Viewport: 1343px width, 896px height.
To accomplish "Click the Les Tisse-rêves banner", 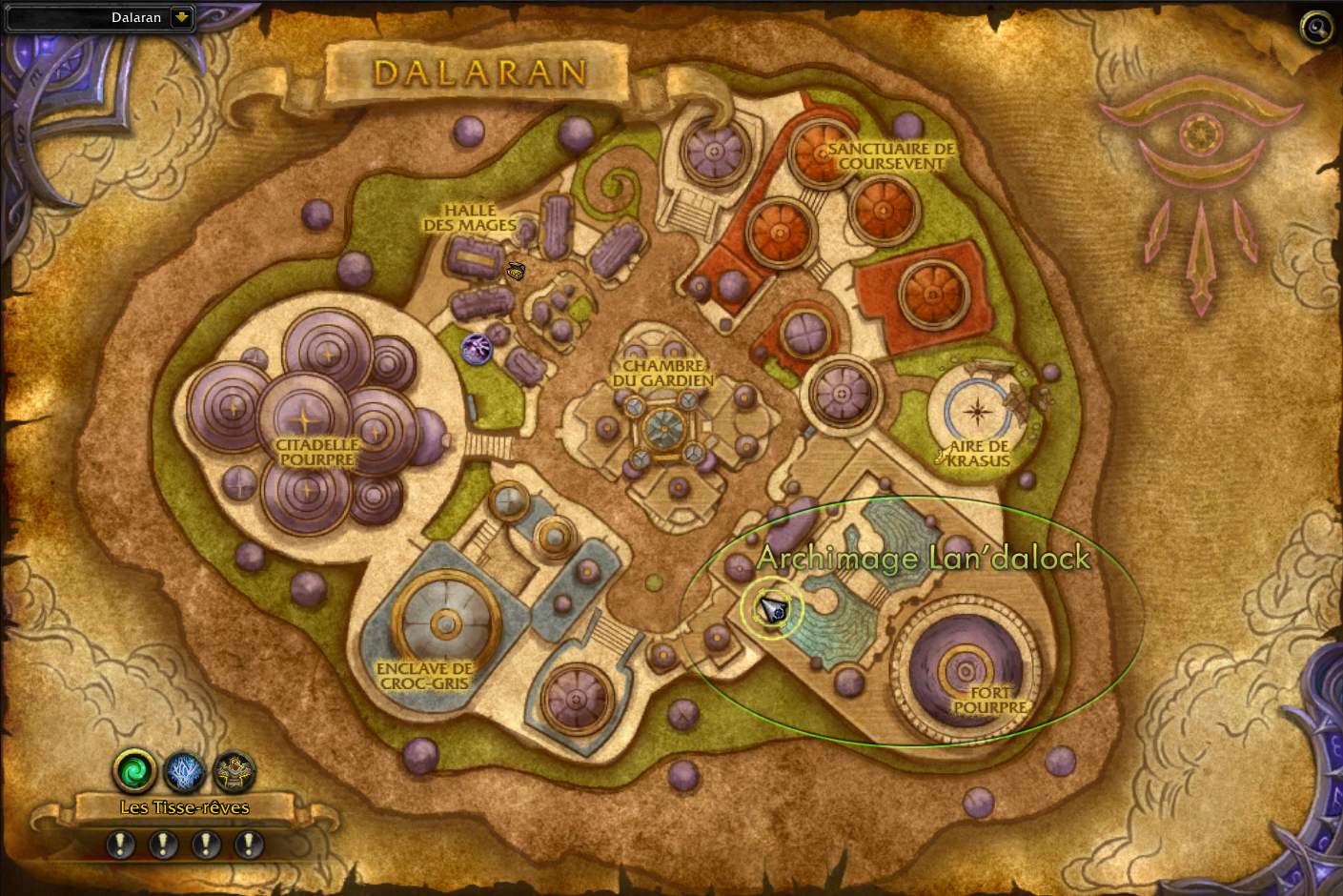I will (x=185, y=807).
